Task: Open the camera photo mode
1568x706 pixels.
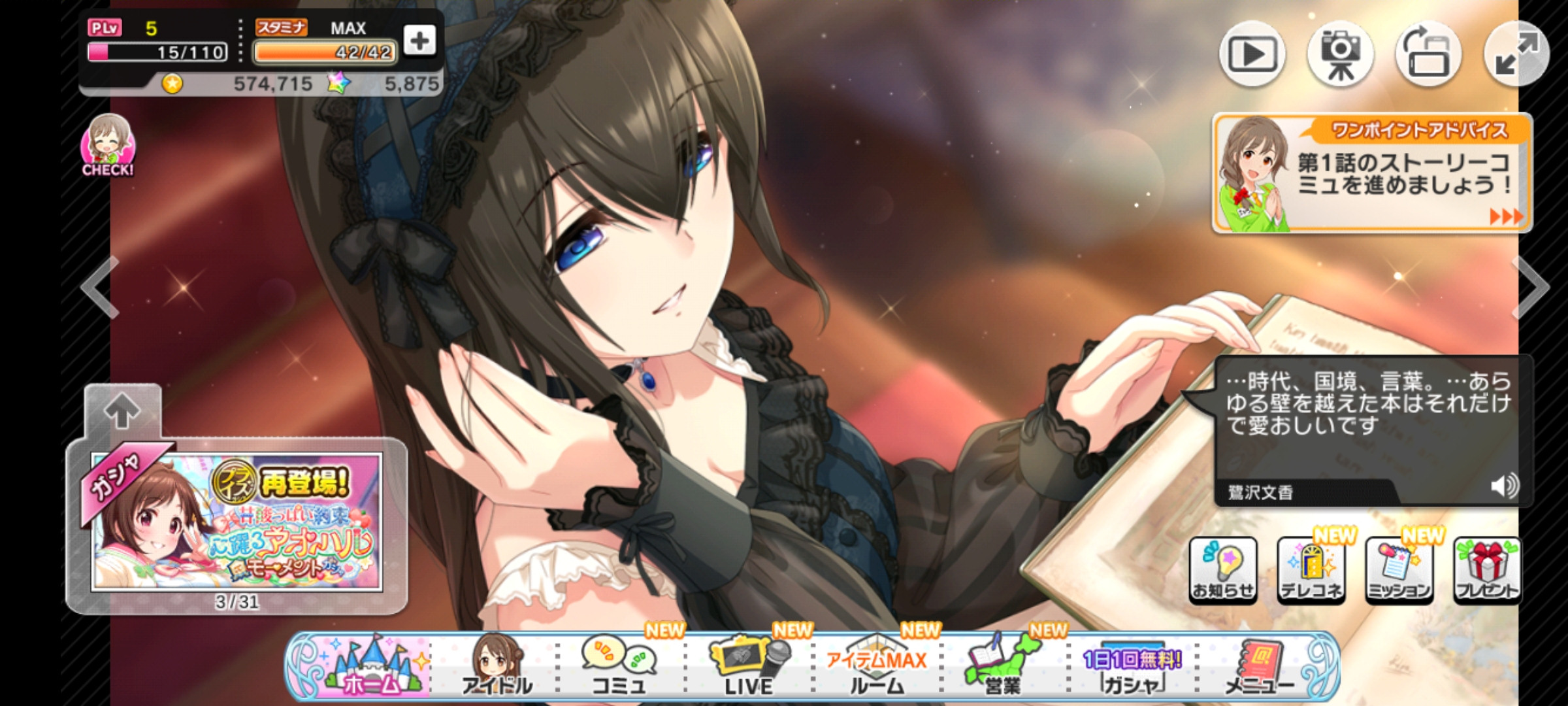Action: [1340, 54]
